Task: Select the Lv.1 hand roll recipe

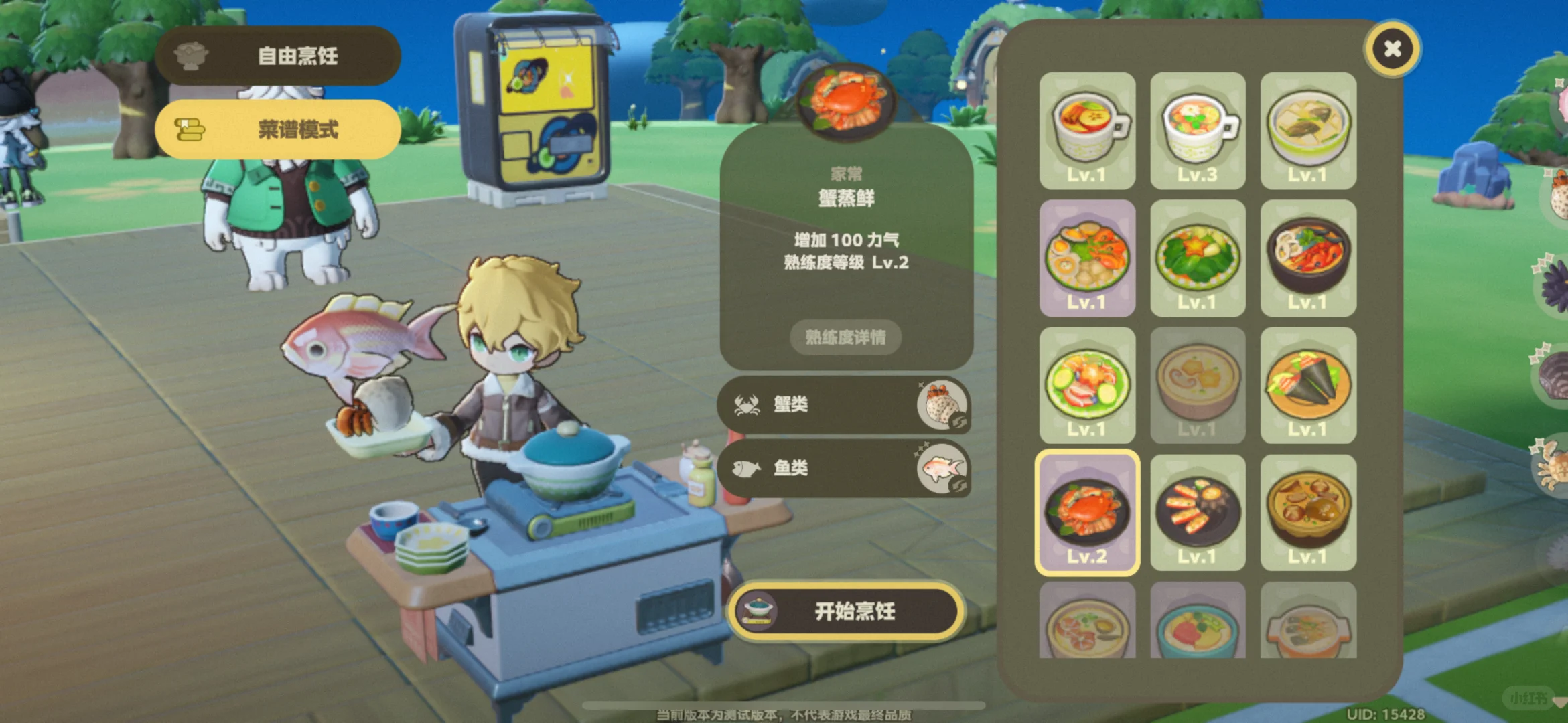Action: coord(1308,387)
